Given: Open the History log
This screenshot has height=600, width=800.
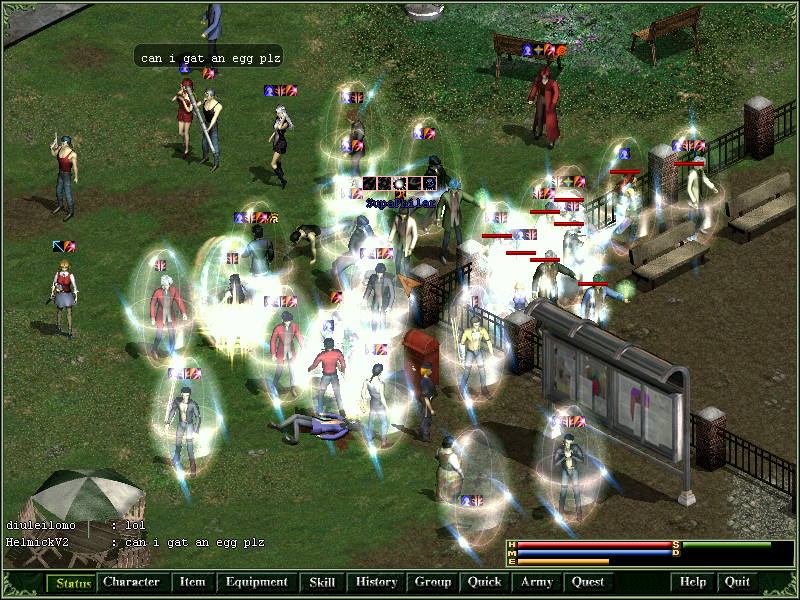Looking at the screenshot, I should pos(376,582).
